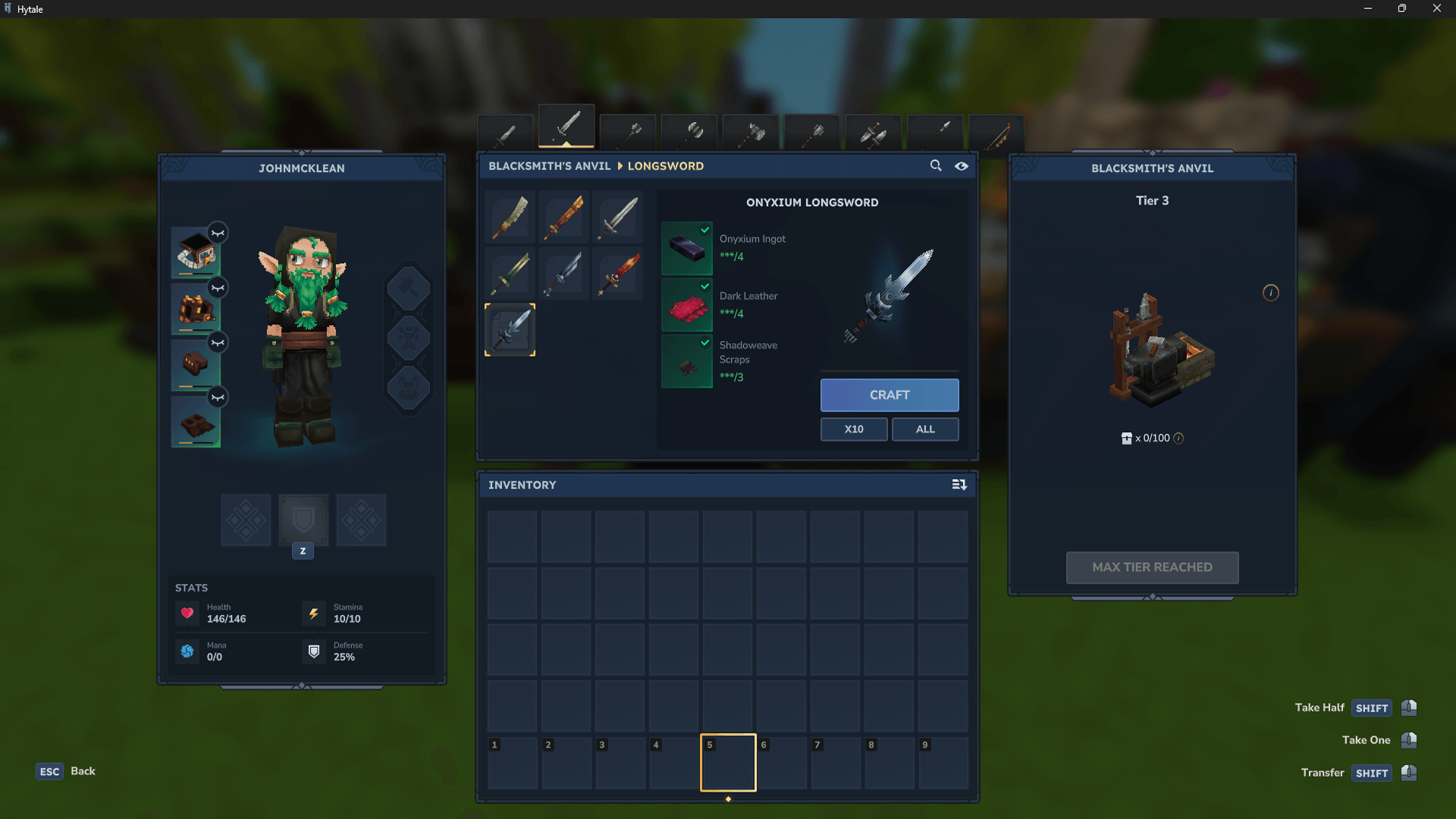1456x819 pixels.
Task: Switch to the Longsword tab
Action: pos(566,127)
